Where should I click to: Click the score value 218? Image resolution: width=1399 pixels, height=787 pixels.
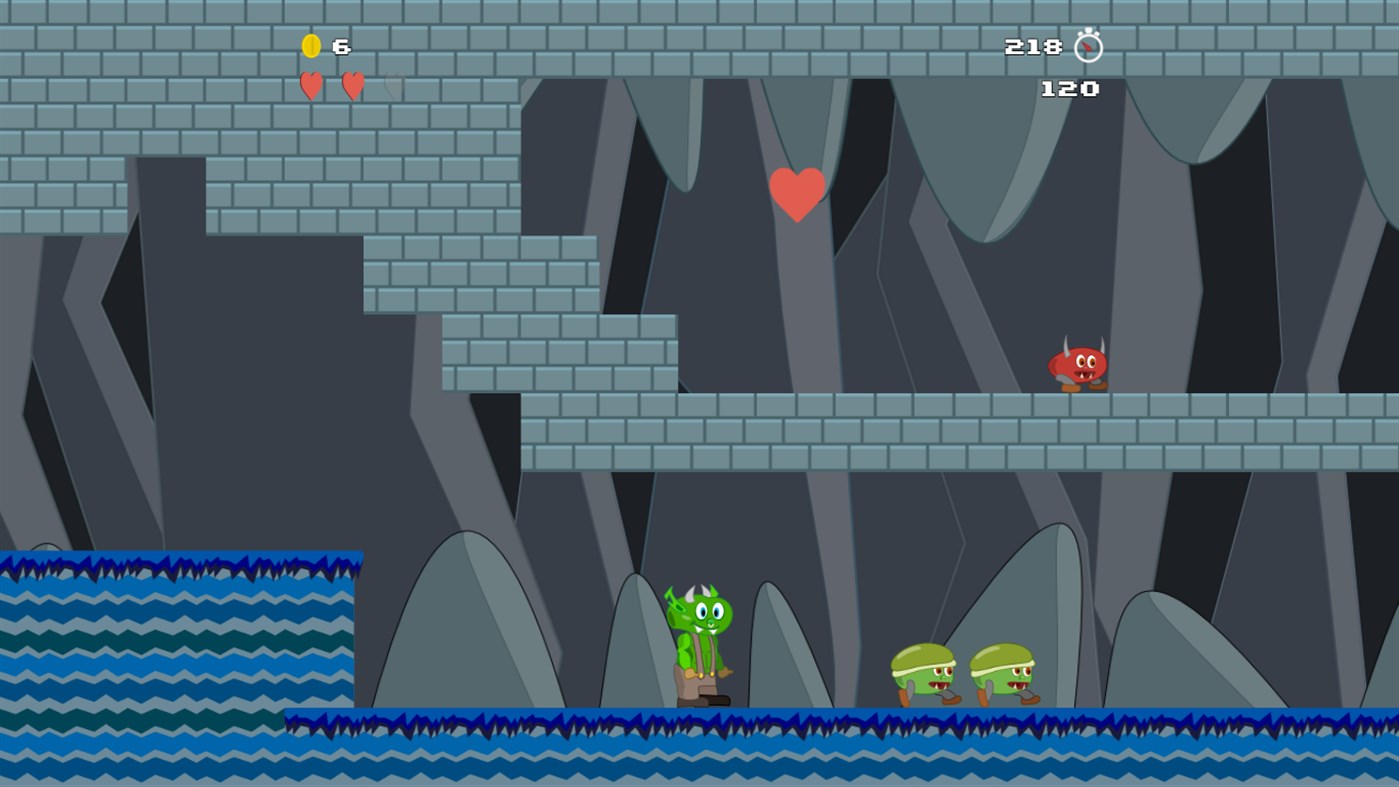(x=1035, y=46)
